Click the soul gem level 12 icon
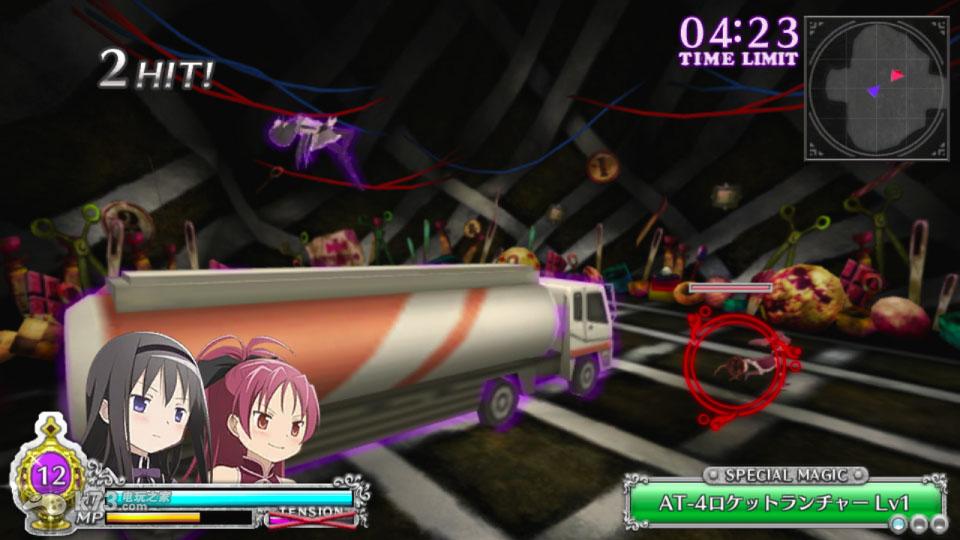This screenshot has width=960, height=540. pyautogui.click(x=46, y=470)
